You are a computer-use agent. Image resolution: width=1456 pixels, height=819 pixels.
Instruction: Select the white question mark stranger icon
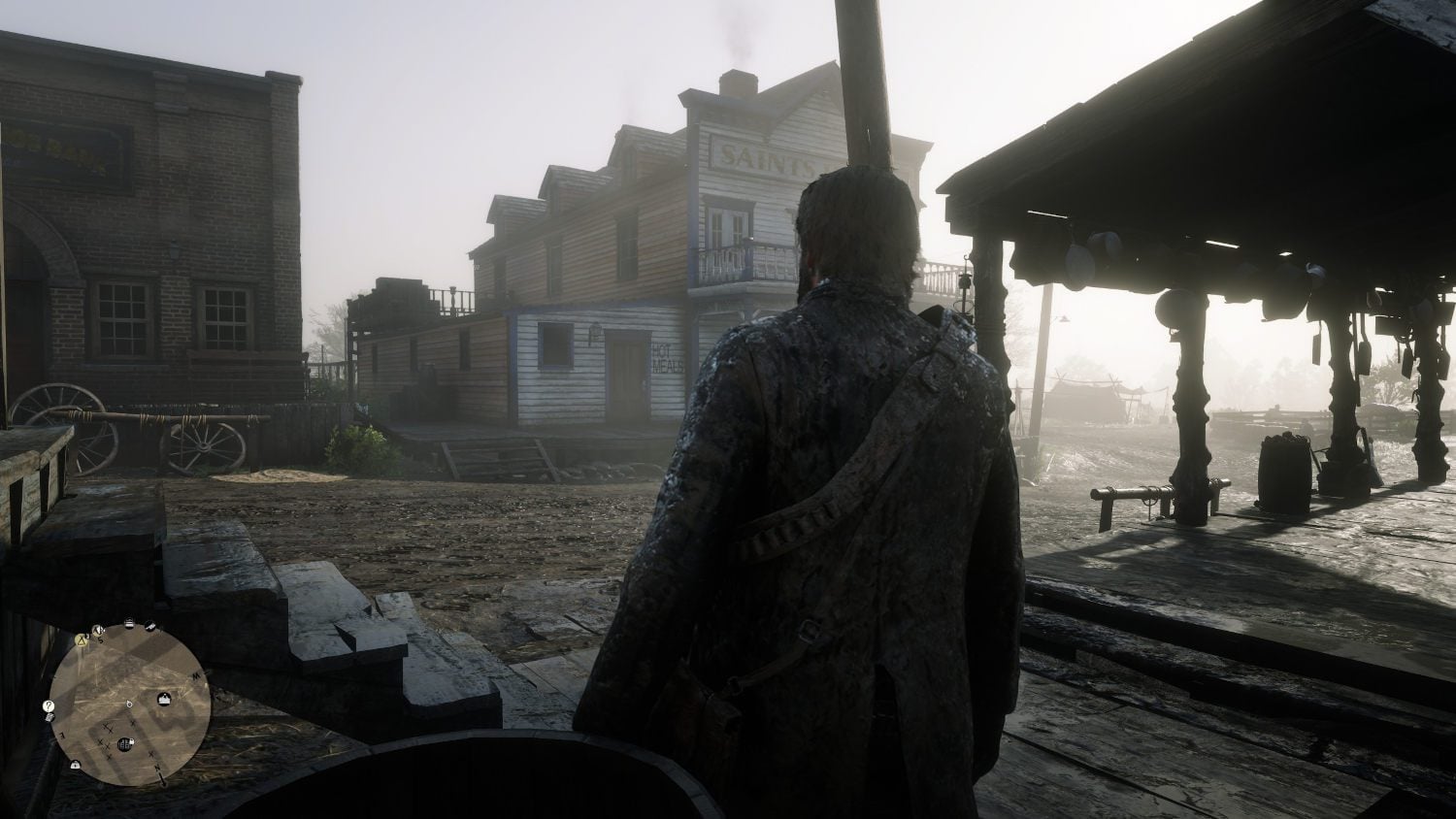click(48, 706)
